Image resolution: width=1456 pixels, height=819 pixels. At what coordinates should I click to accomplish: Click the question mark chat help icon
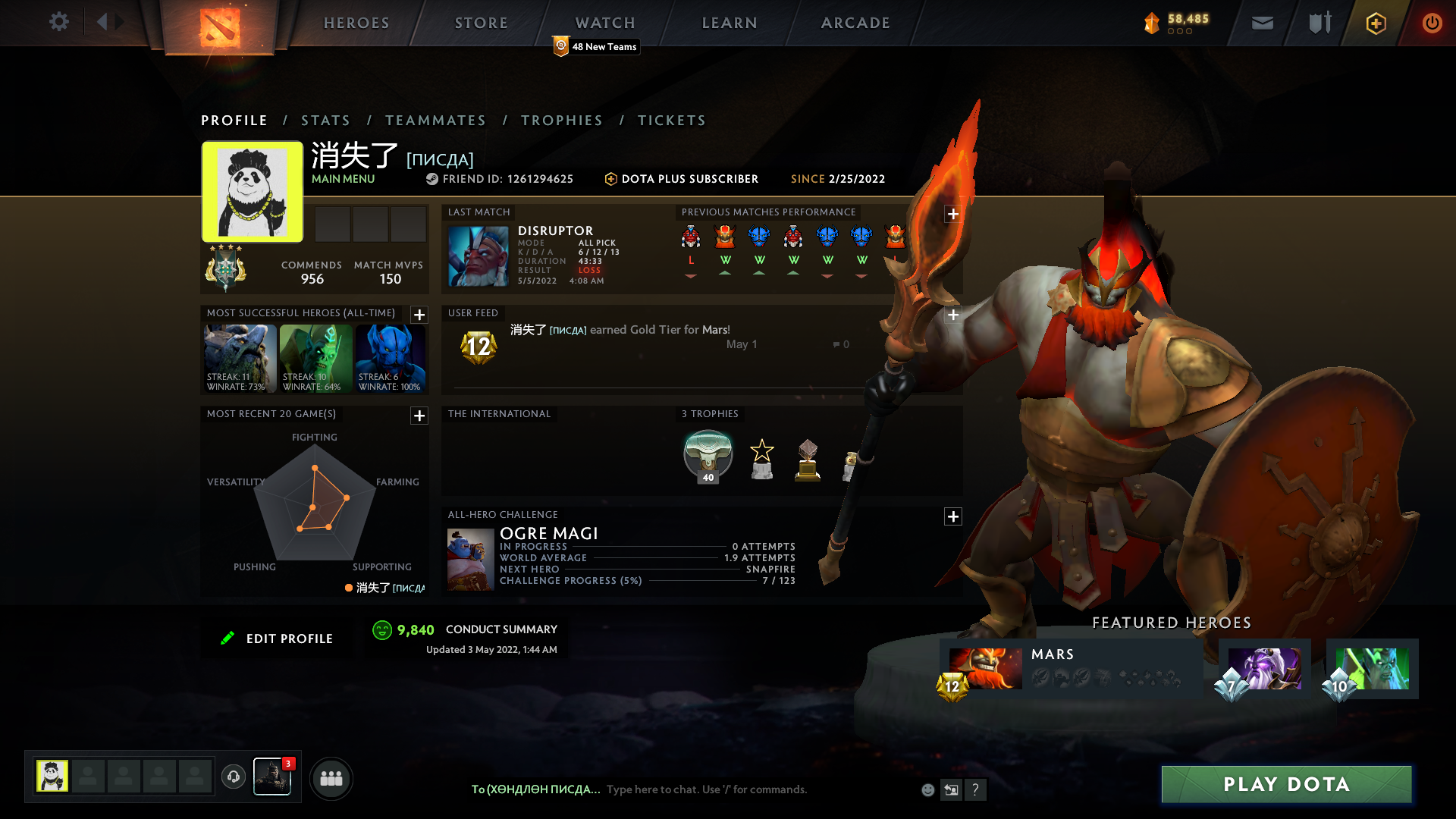(976, 790)
